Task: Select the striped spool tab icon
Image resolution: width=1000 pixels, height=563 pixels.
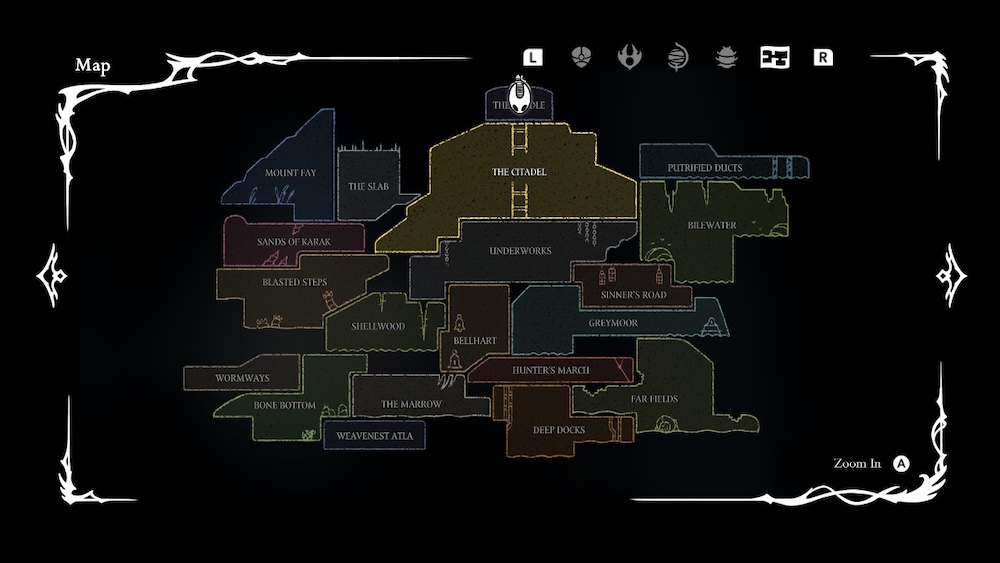Action: pos(678,57)
